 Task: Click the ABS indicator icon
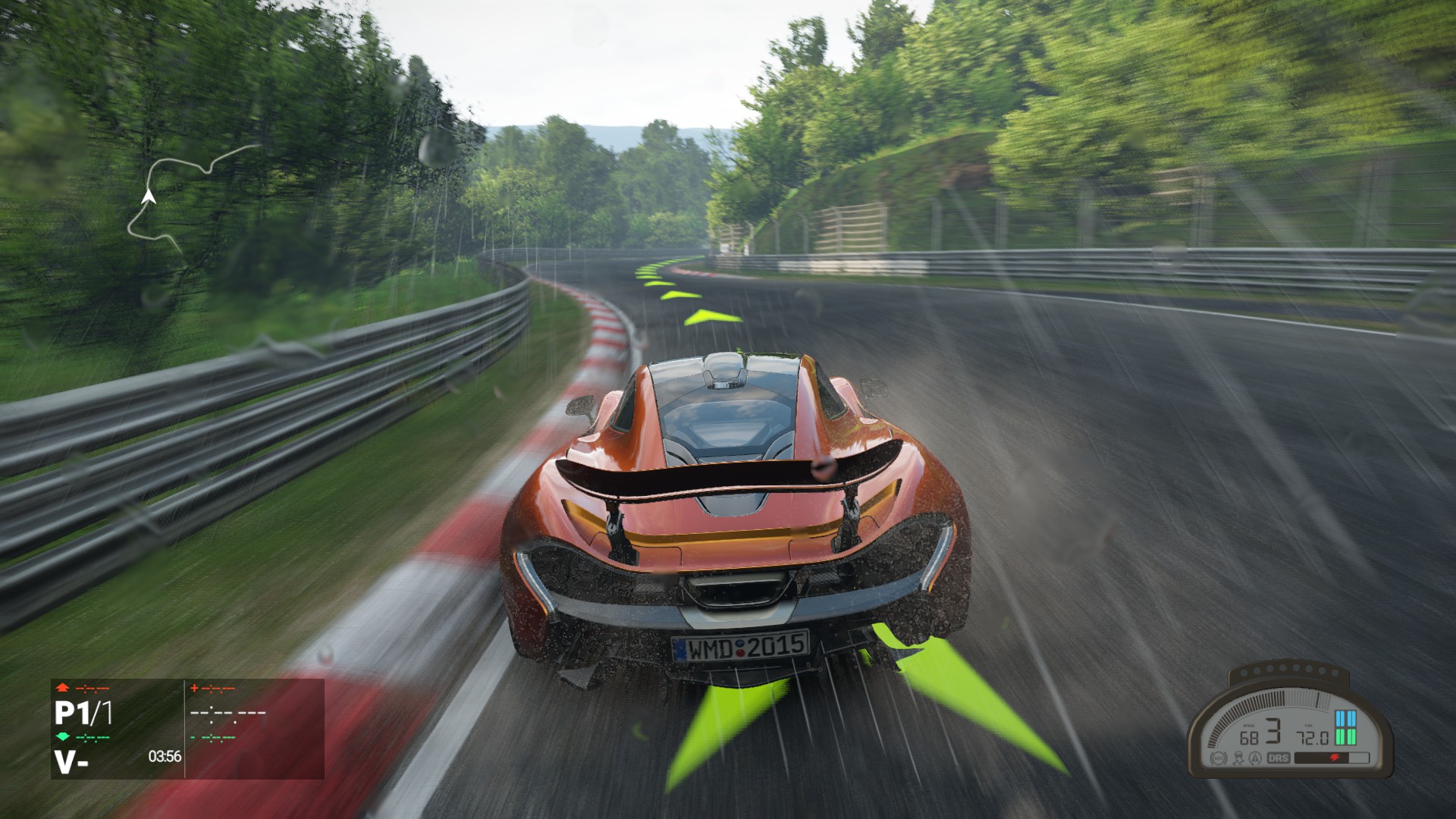pos(1220,758)
